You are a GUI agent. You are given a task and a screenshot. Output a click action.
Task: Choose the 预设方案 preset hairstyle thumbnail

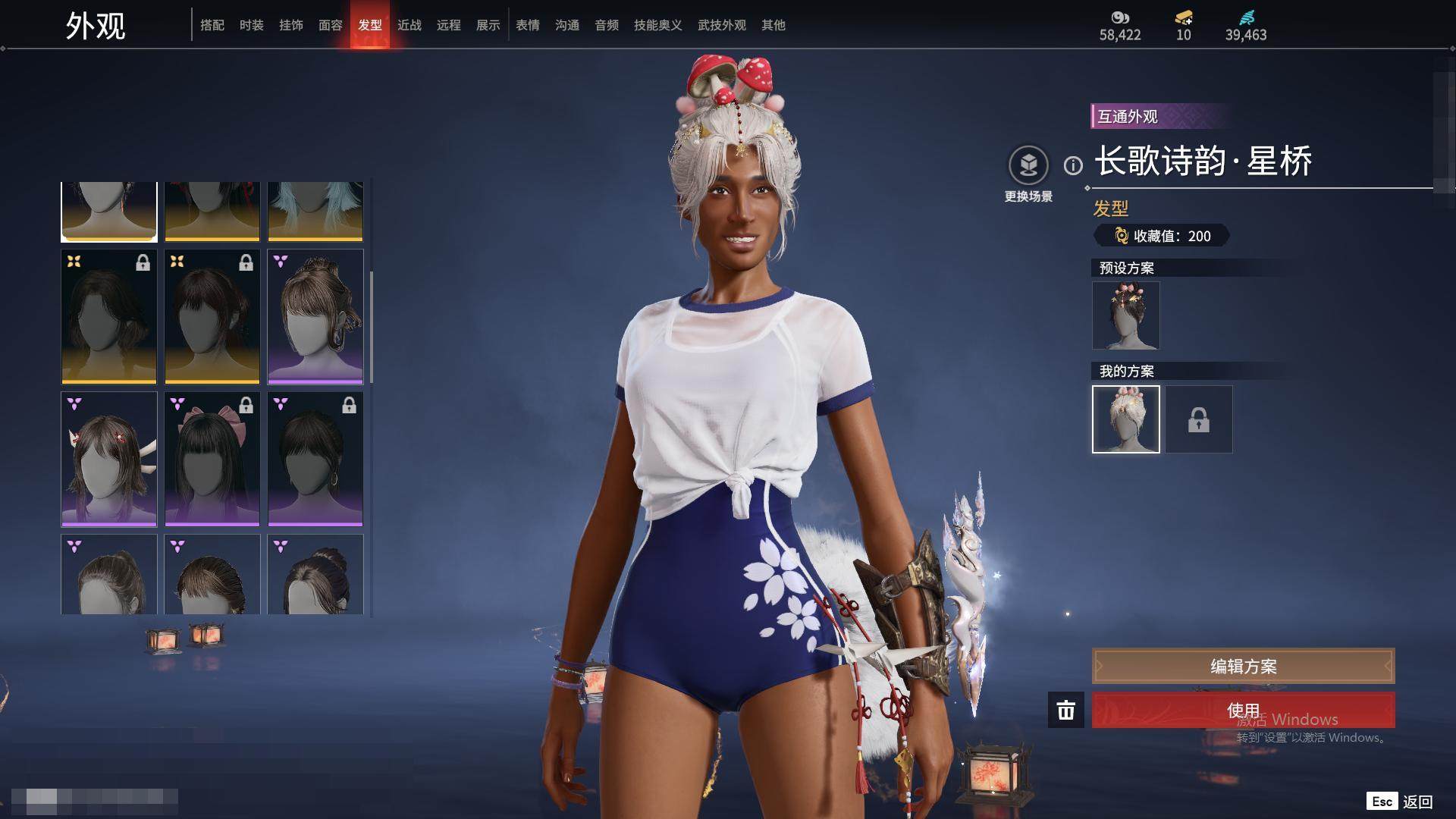(1125, 315)
